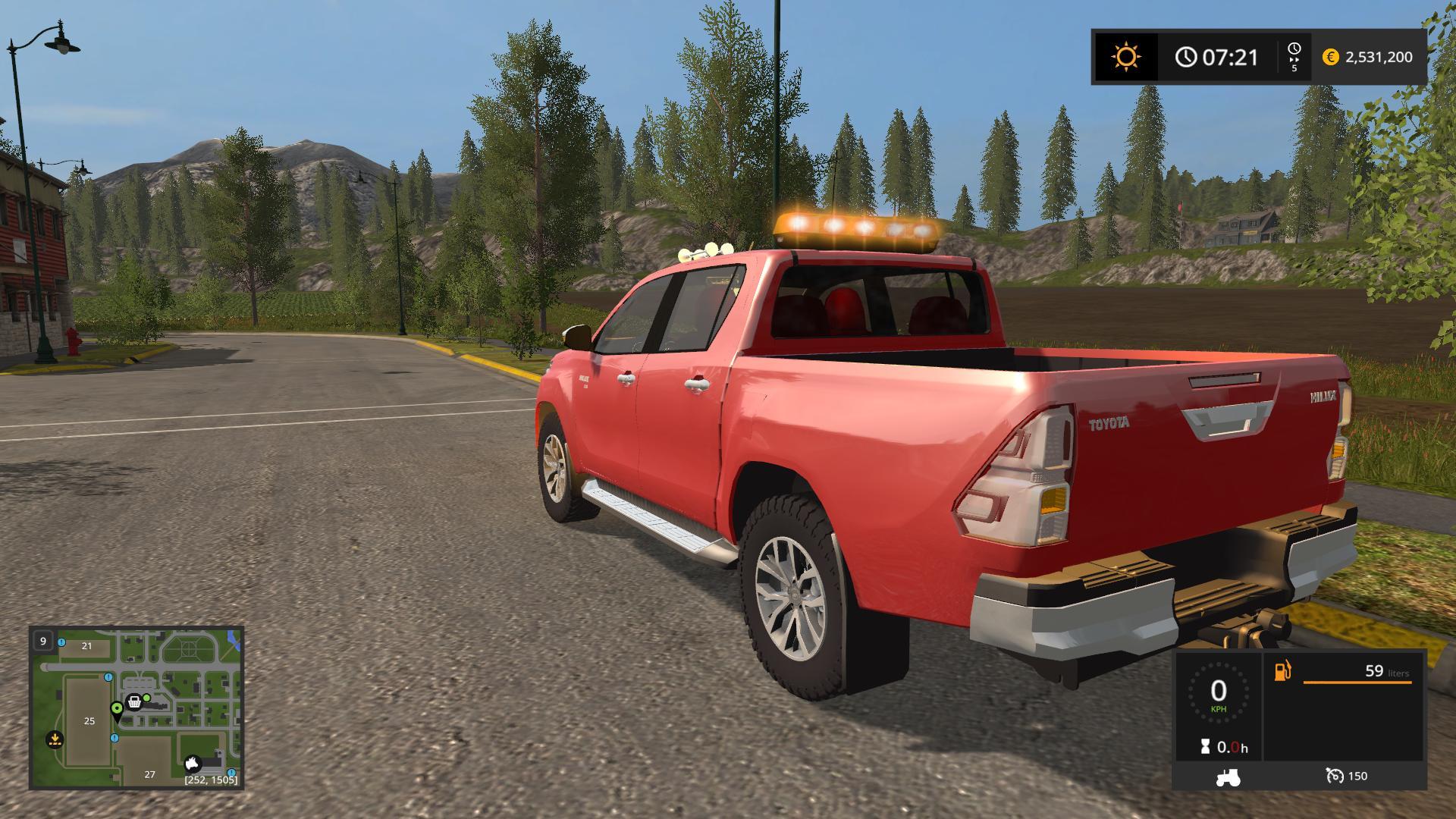The width and height of the screenshot is (1456, 819).
Task: Select field 25 on the minimap
Action: [x=89, y=720]
